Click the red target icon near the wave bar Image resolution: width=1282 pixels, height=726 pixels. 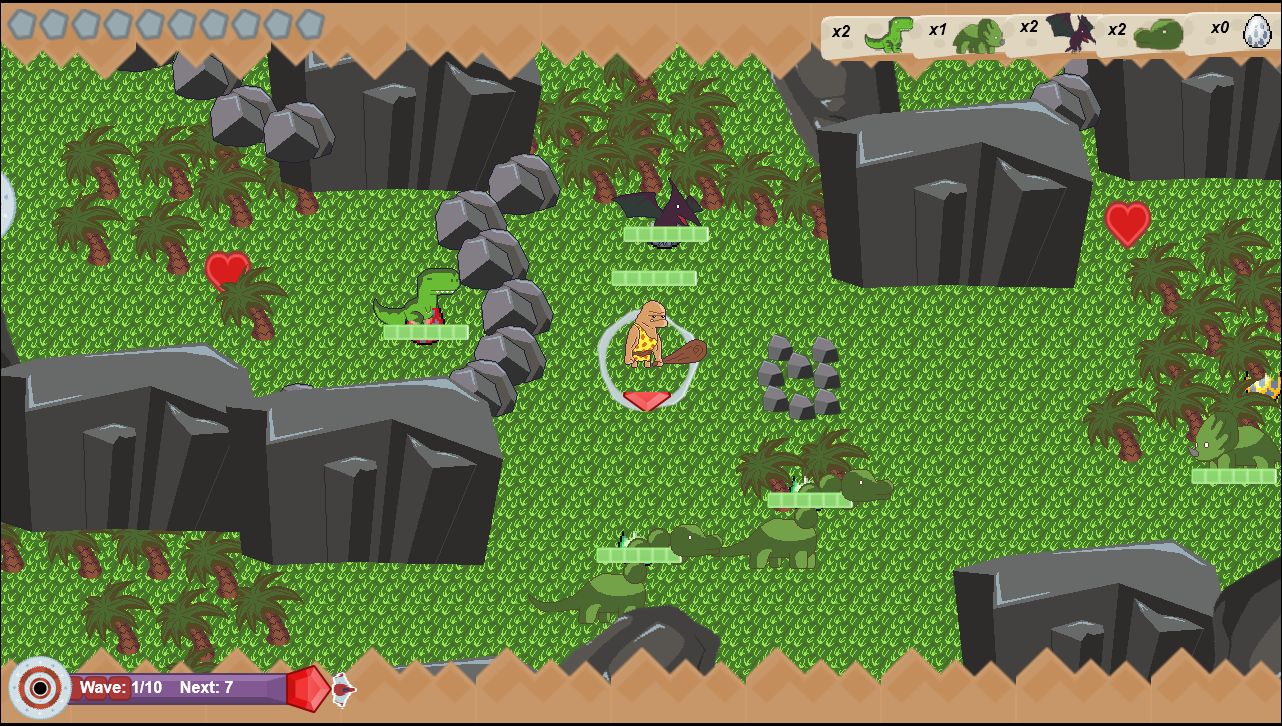click(39, 687)
